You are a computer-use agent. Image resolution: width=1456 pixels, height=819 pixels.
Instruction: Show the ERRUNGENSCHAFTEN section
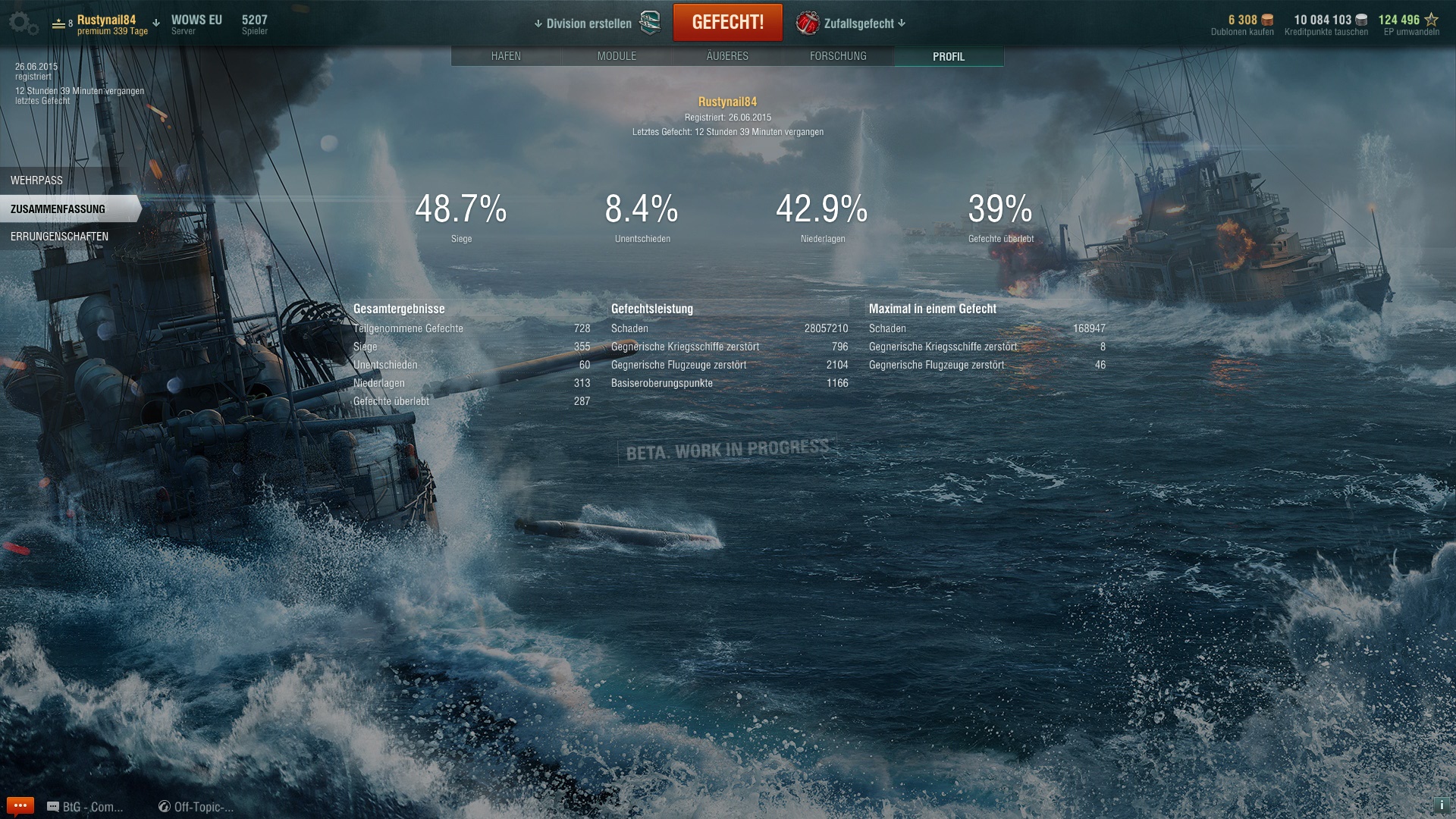(x=59, y=237)
